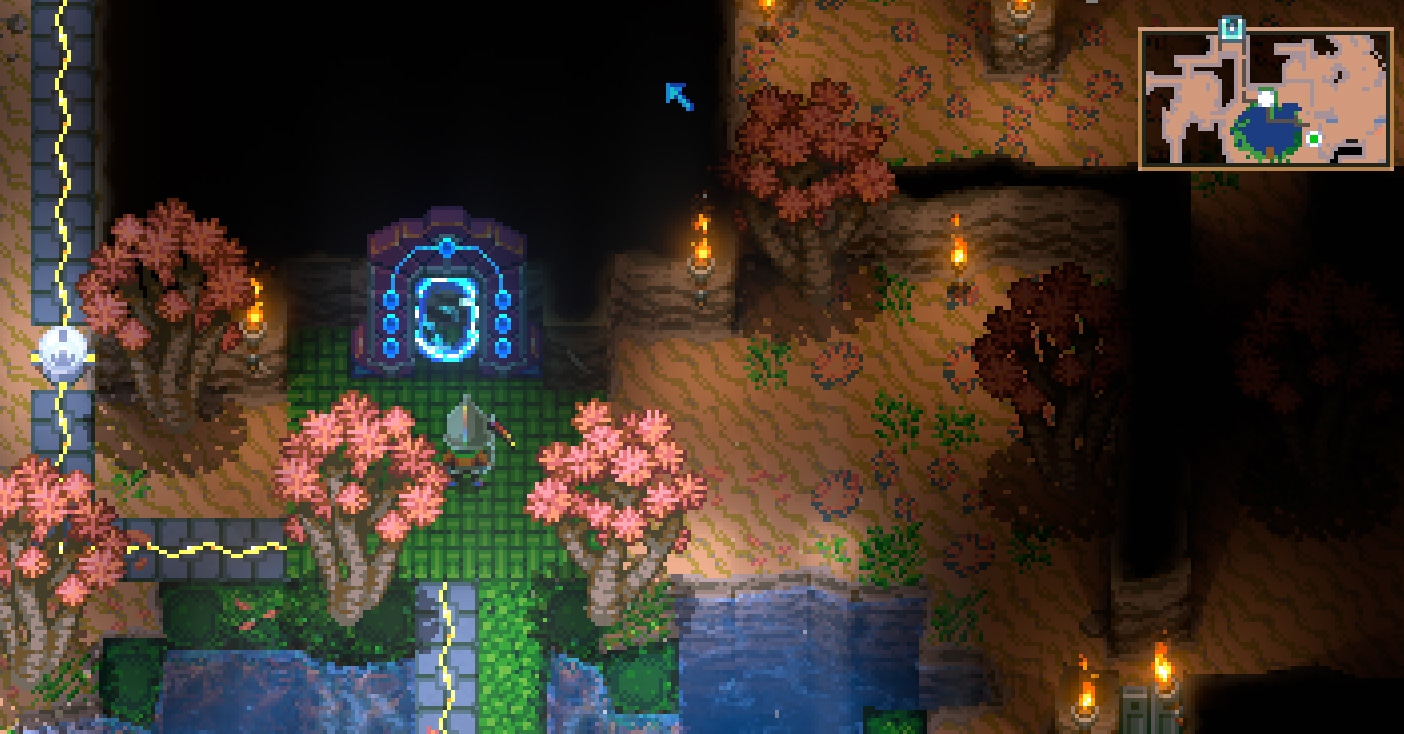Click the cyan portal marker on minimap
The image size is (1404, 734).
(x=1232, y=27)
